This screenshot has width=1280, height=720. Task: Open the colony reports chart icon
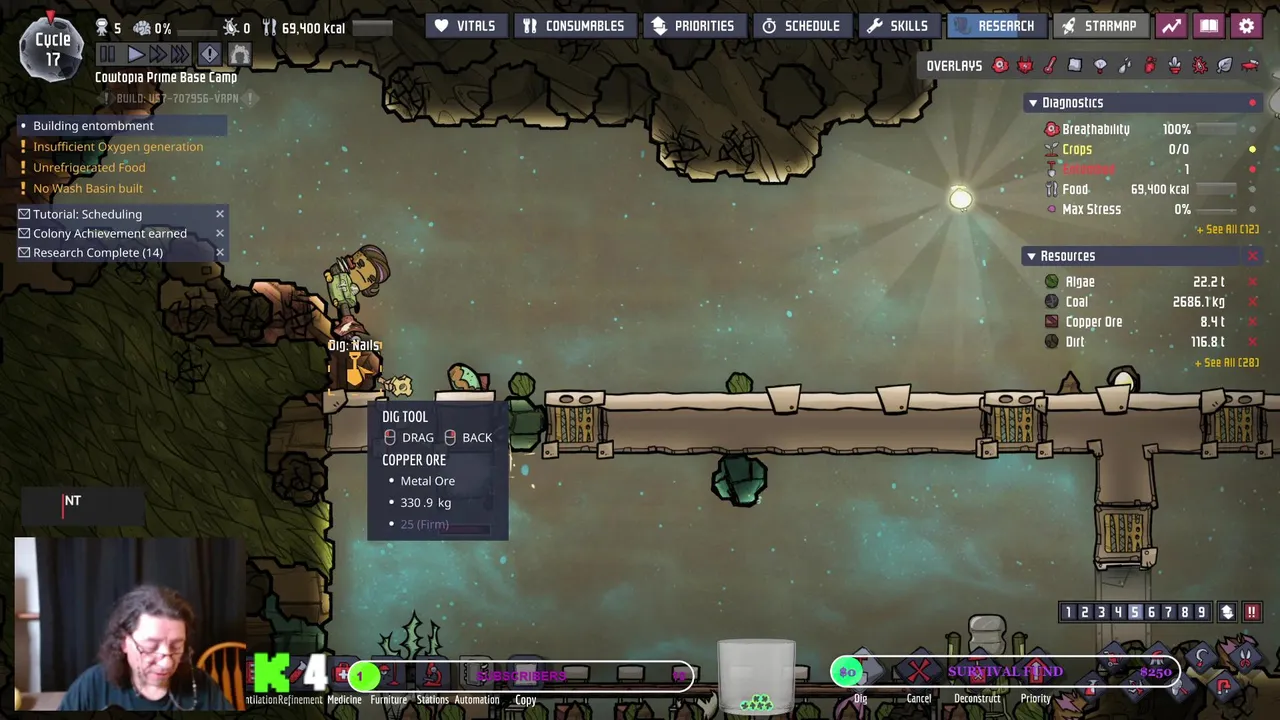pyautogui.click(x=1171, y=26)
